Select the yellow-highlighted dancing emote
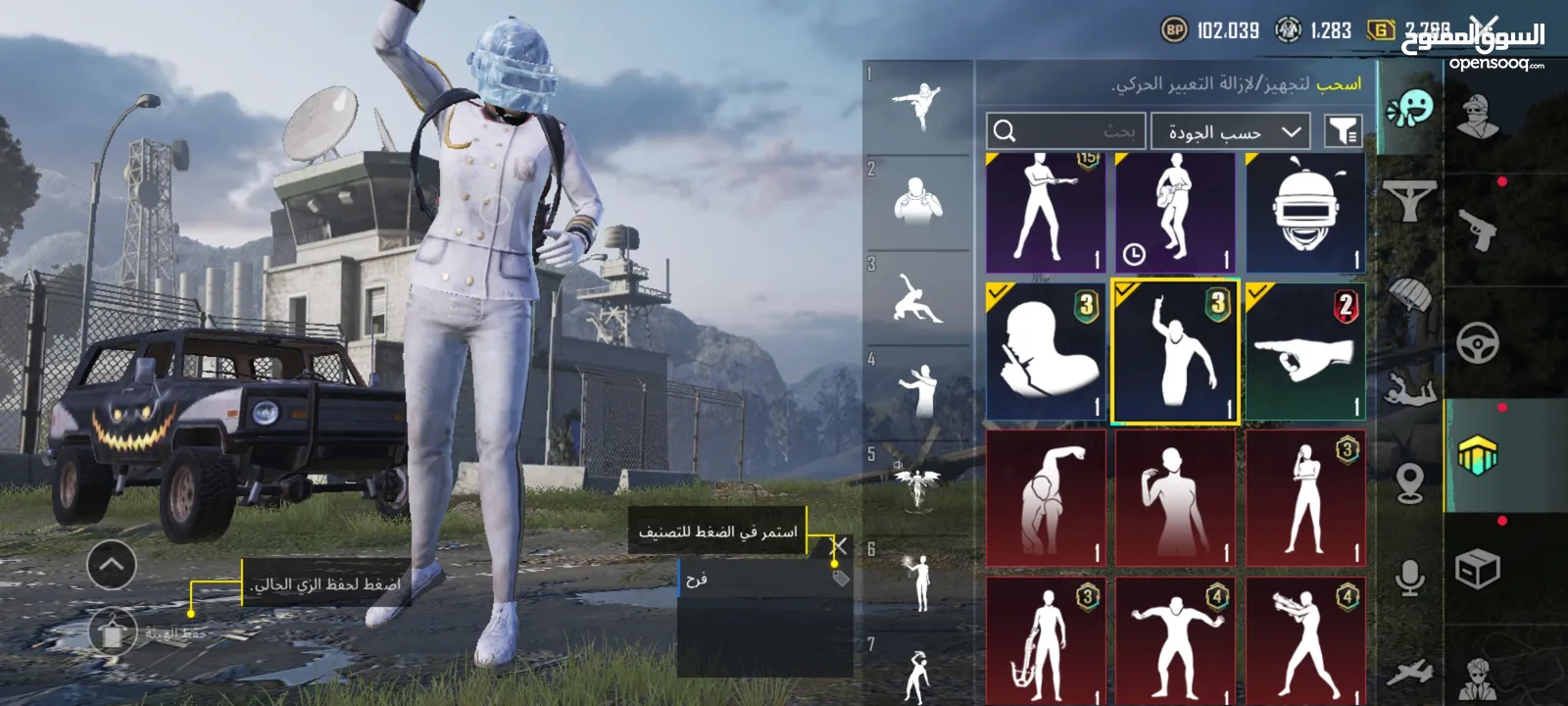Viewport: 1568px width, 706px height. point(1175,352)
